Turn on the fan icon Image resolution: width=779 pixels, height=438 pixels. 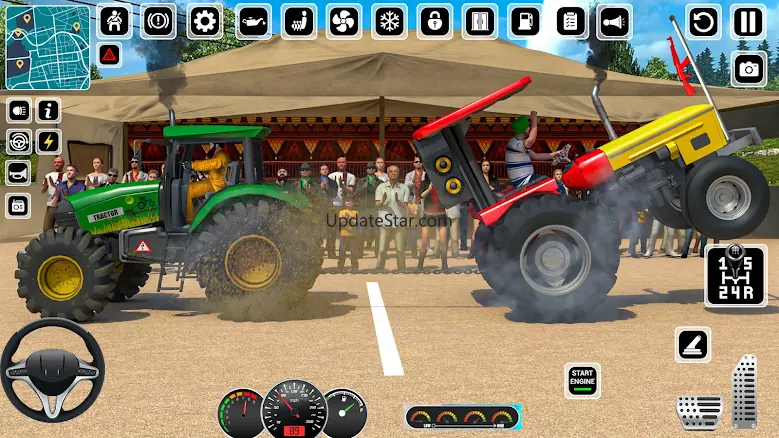point(342,21)
